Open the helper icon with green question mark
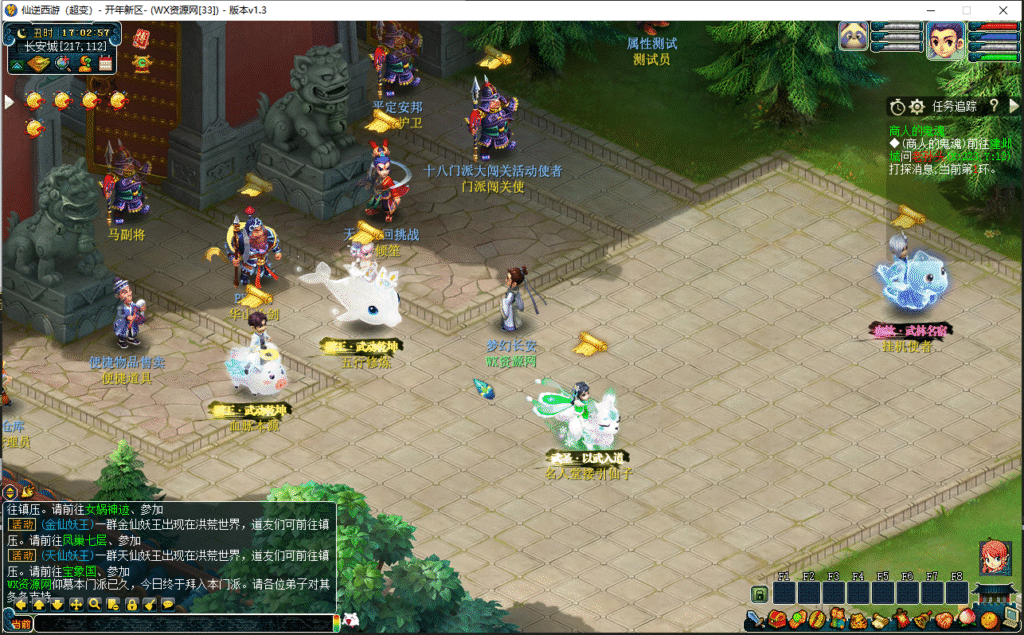 84,65
